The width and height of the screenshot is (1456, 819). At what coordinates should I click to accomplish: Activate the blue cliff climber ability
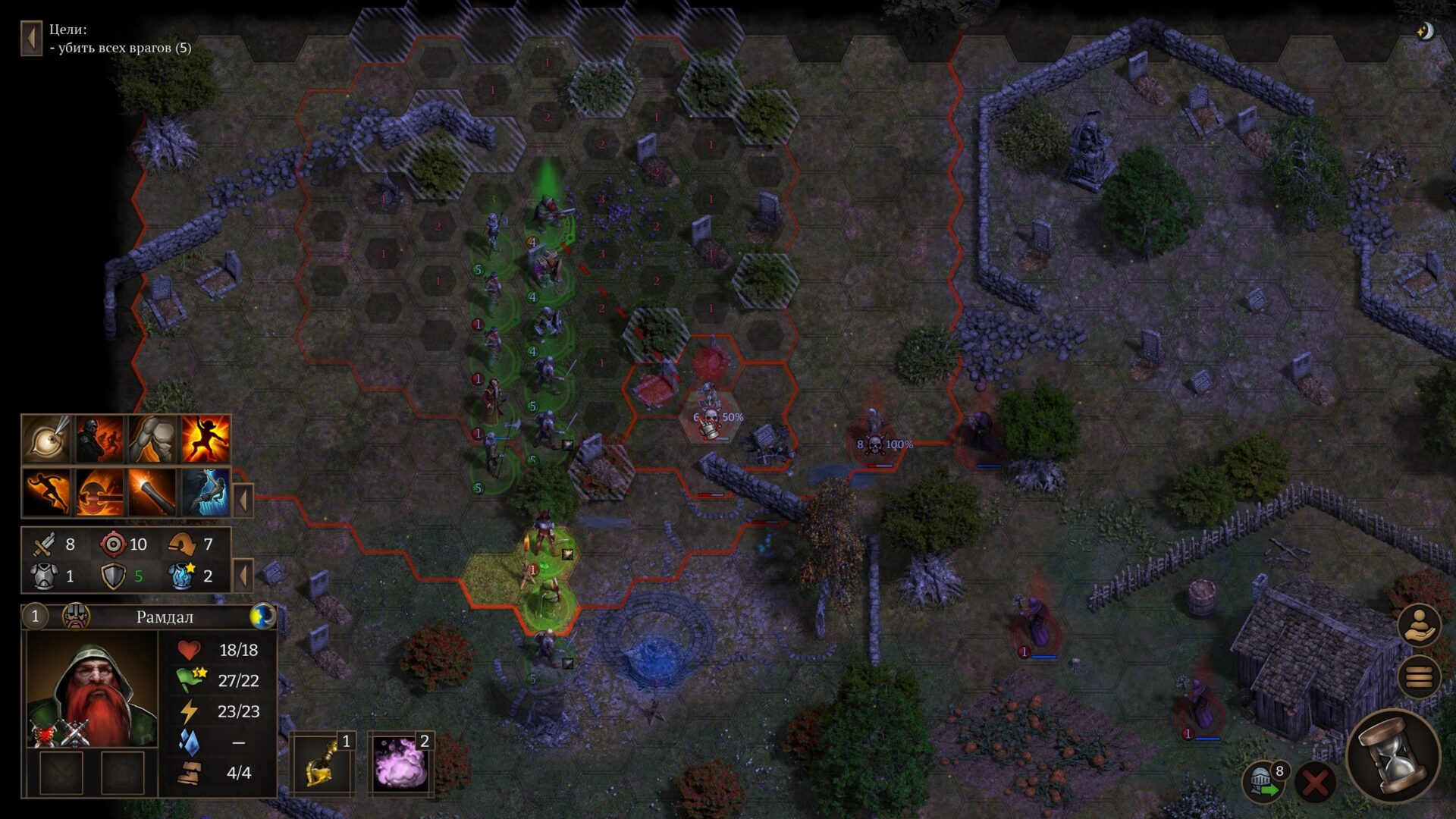pyautogui.click(x=206, y=492)
